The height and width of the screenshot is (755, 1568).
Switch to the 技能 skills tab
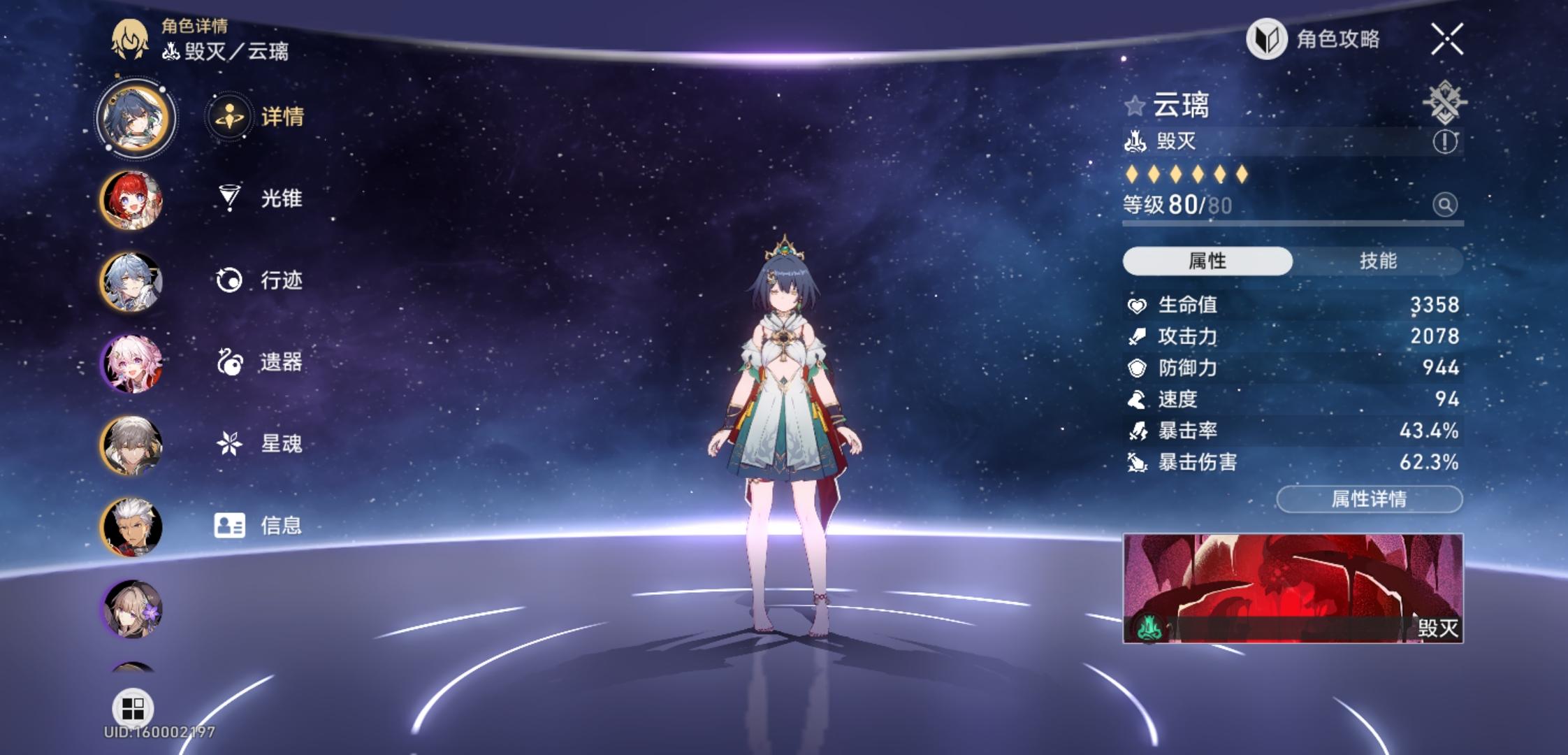tap(1377, 261)
